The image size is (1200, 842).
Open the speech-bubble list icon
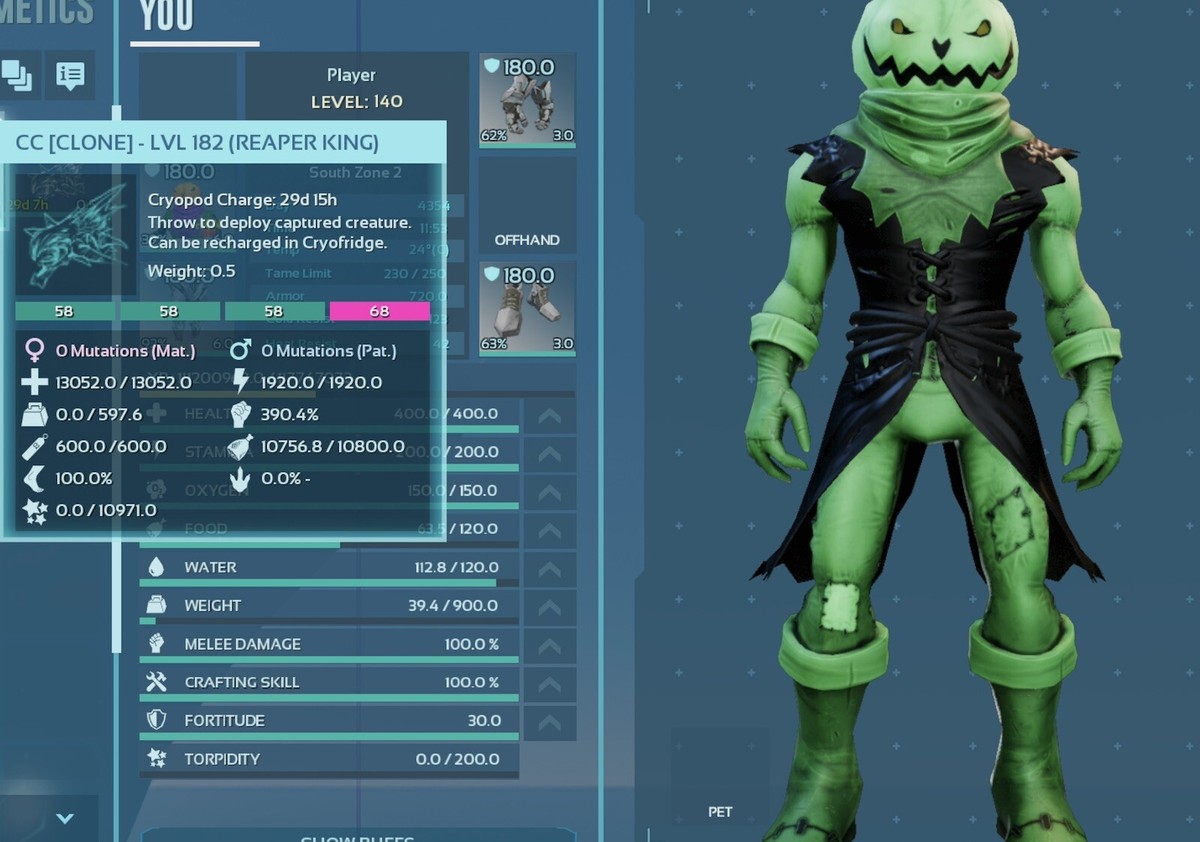coord(70,75)
